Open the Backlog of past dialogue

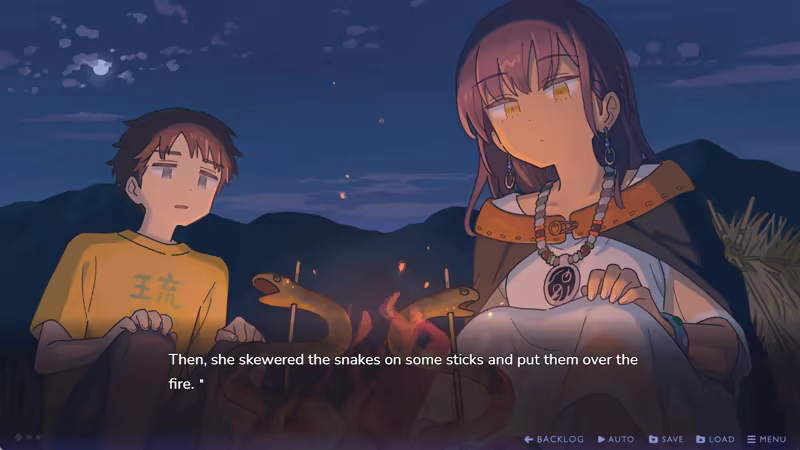(x=554, y=439)
